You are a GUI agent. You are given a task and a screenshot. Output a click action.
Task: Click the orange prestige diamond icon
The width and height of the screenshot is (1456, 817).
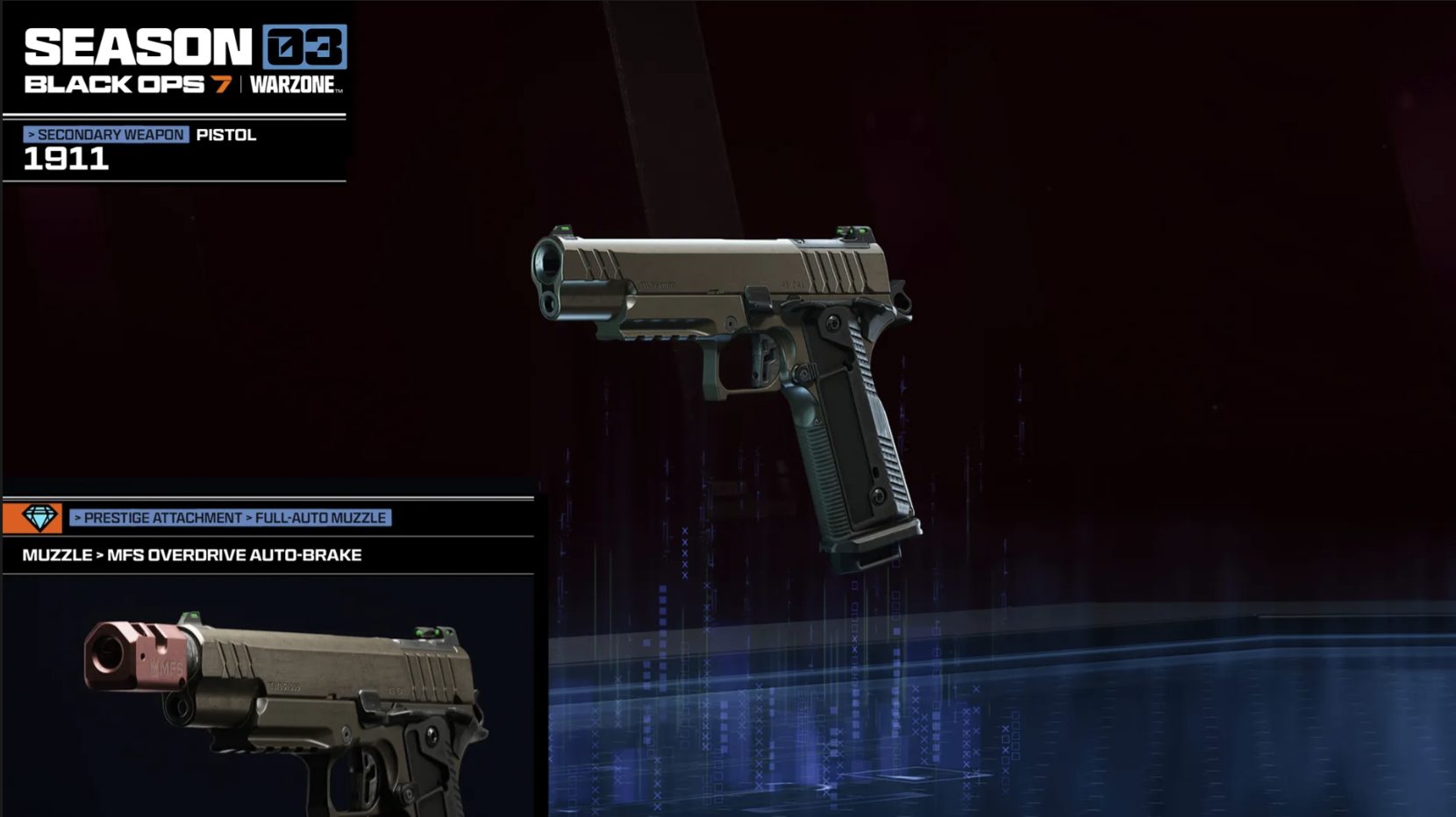(x=33, y=518)
